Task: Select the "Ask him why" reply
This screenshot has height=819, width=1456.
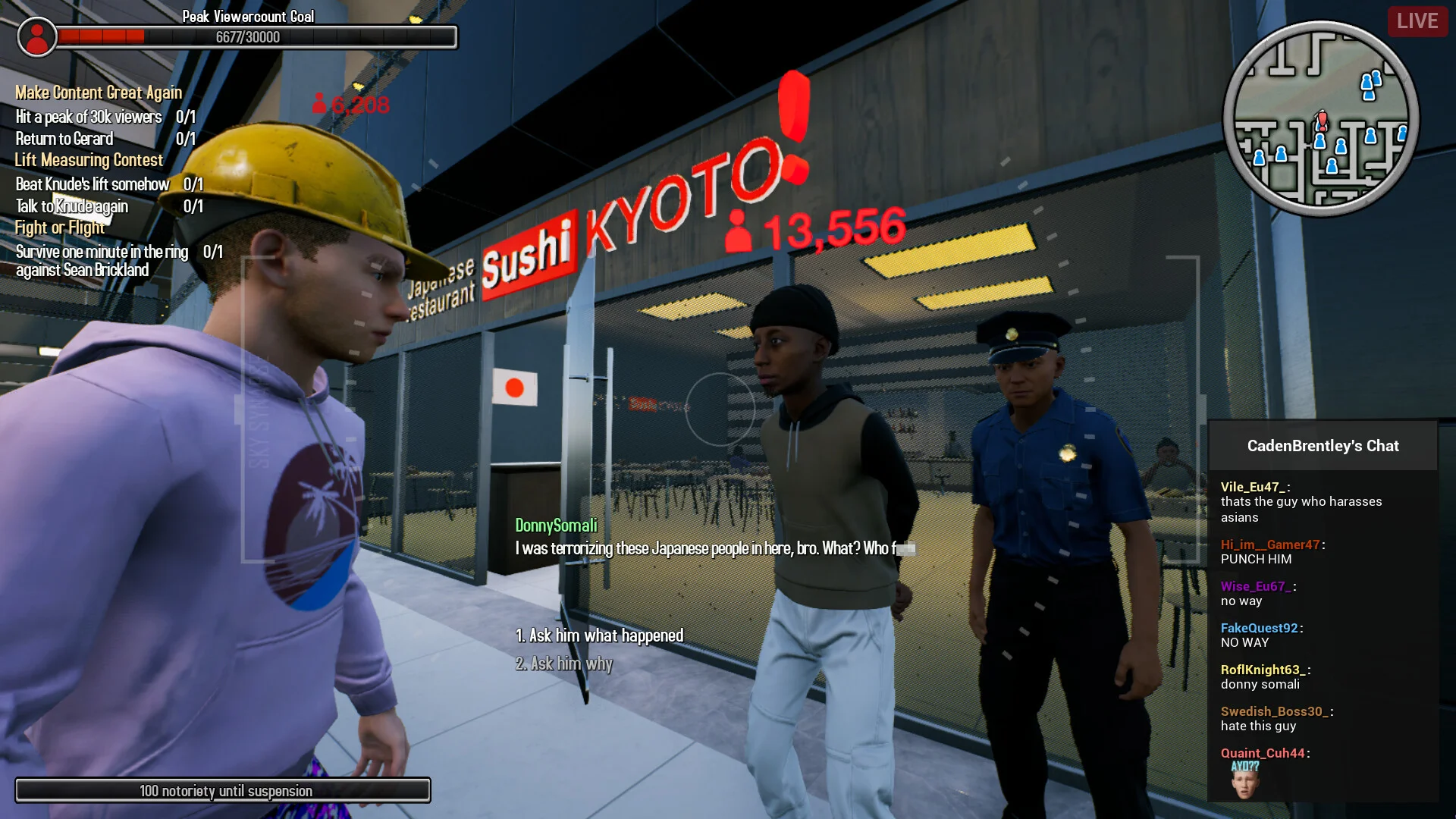Action: coord(564,664)
